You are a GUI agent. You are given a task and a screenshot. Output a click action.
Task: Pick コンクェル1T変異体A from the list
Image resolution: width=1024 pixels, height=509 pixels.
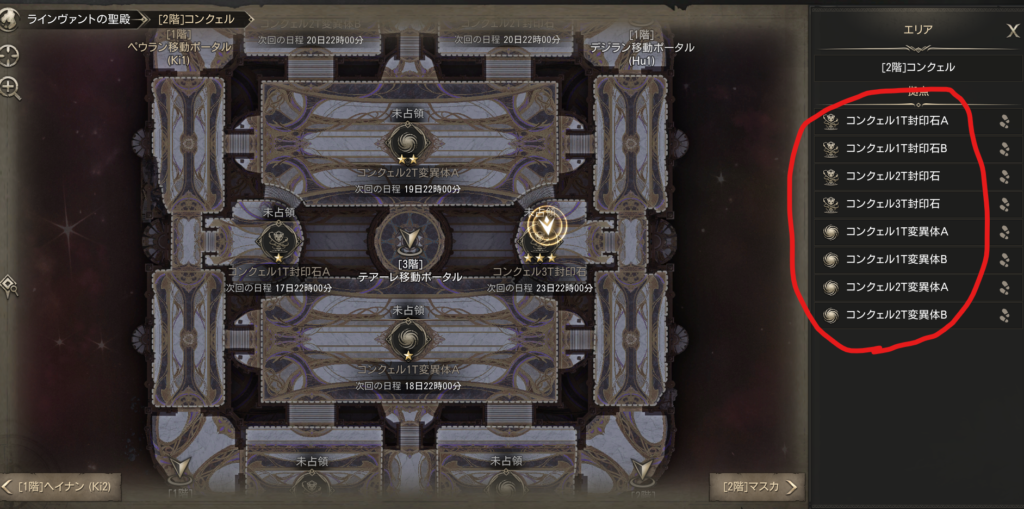896,232
